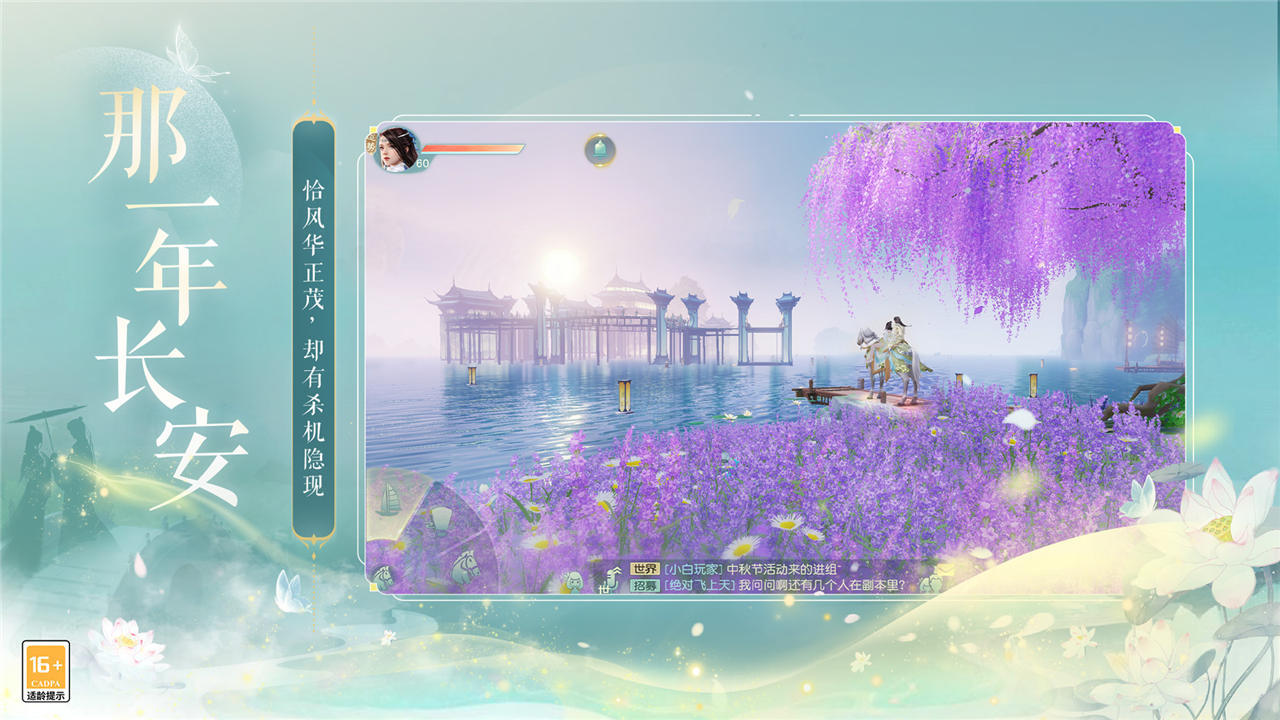Click player name 小白玩家 in the chat
1280x720 pixels.
click(693, 568)
